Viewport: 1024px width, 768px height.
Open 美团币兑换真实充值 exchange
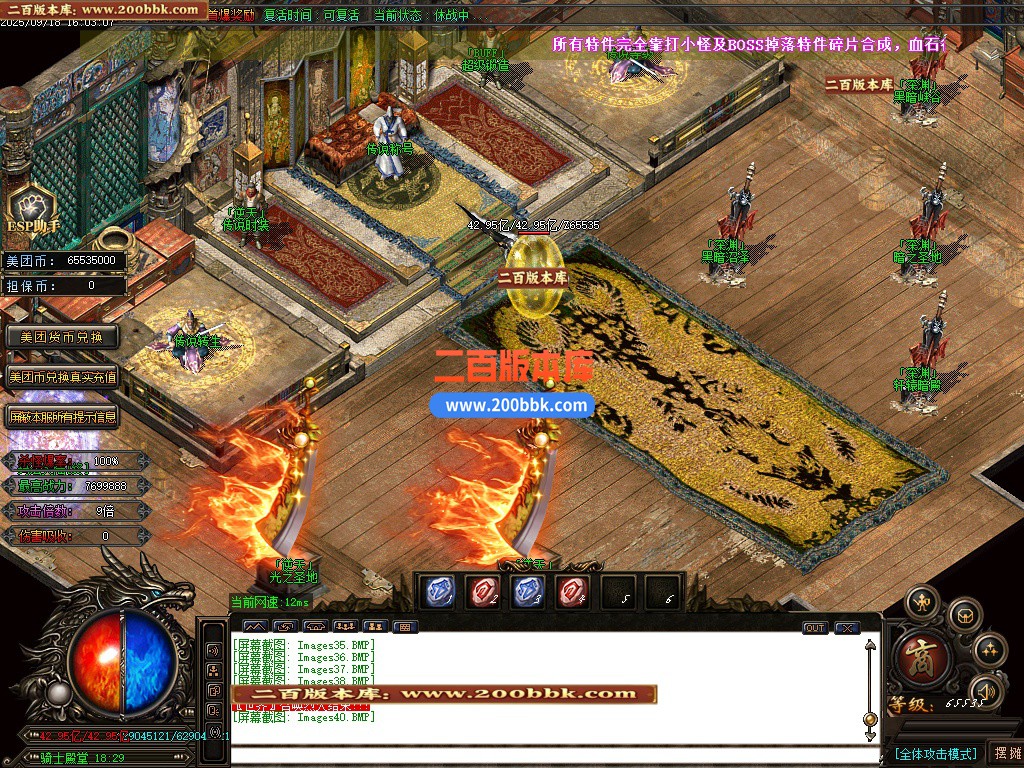point(62,377)
